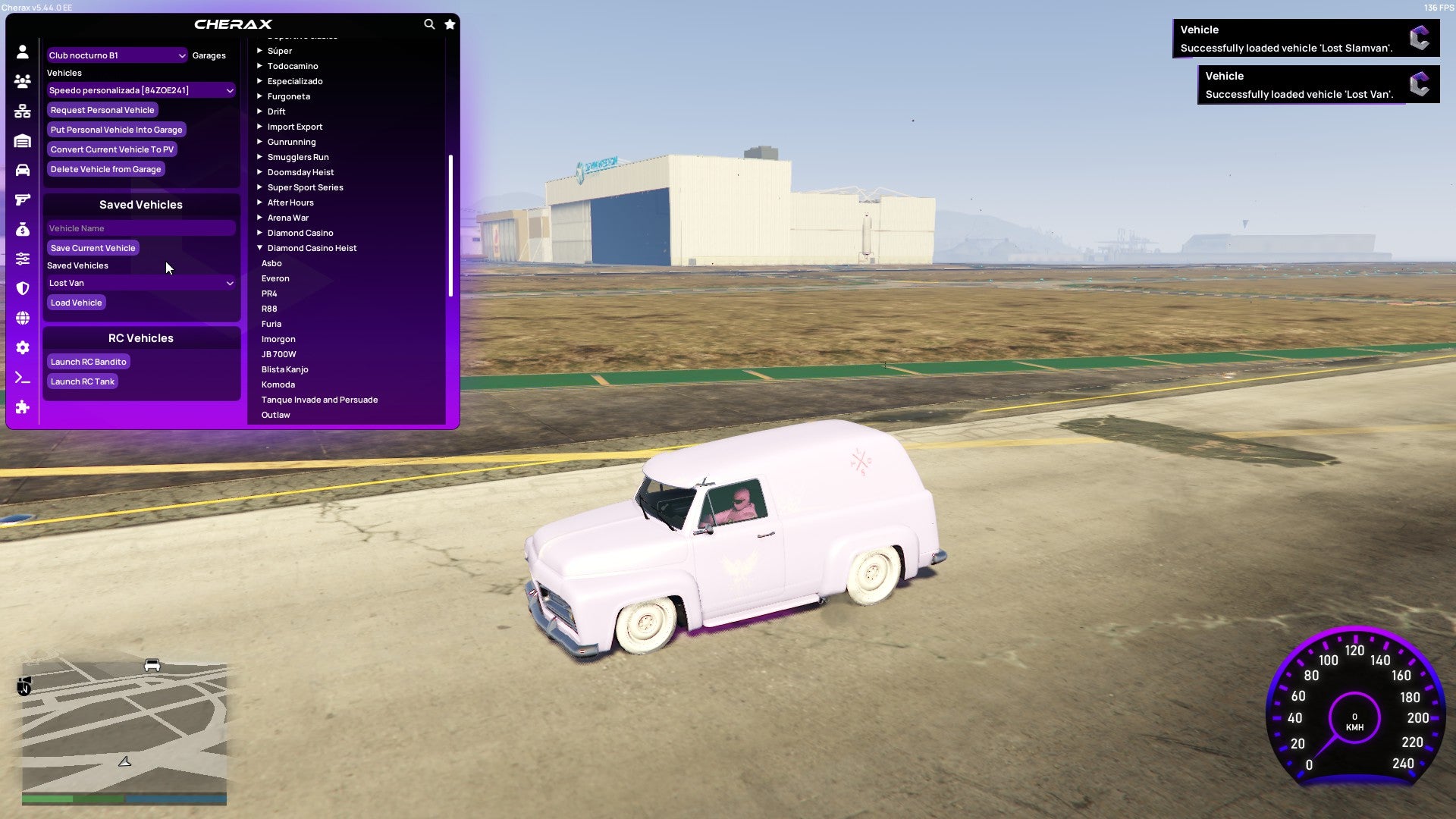Open the Club nocturno B1 garage dropdown

[x=117, y=55]
